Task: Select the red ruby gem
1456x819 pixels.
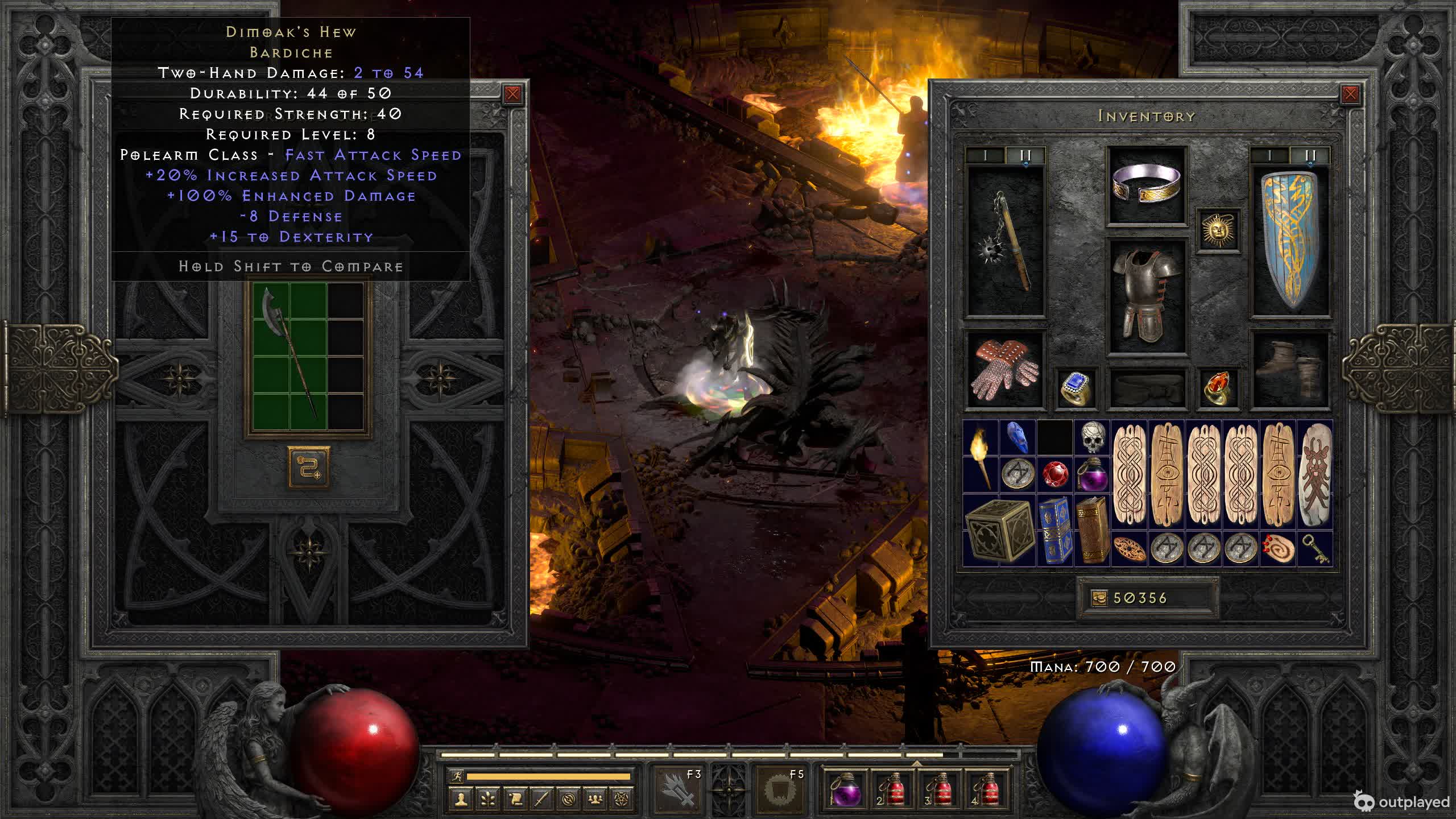Action: [1055, 474]
